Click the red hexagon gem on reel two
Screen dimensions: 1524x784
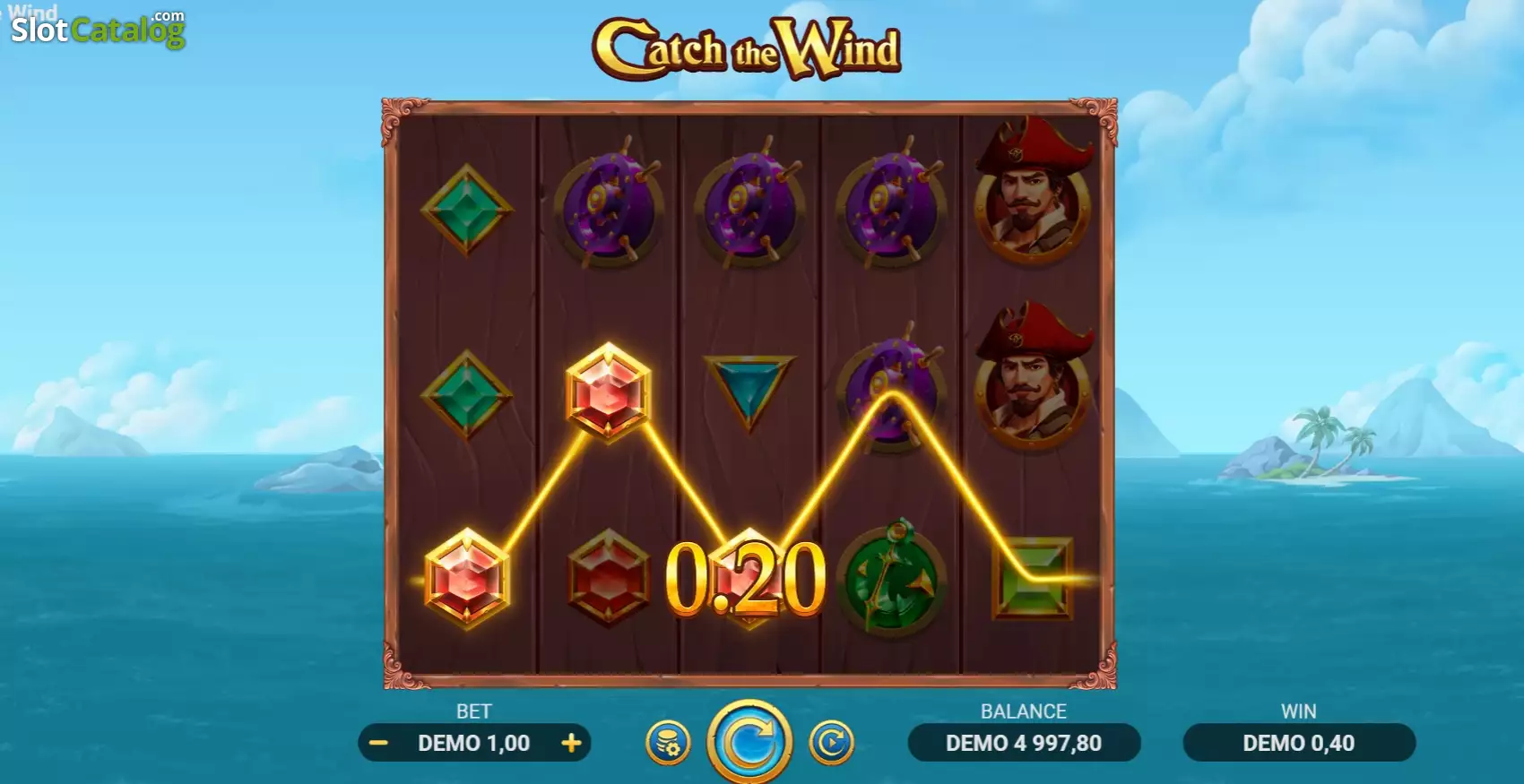[x=608, y=578]
